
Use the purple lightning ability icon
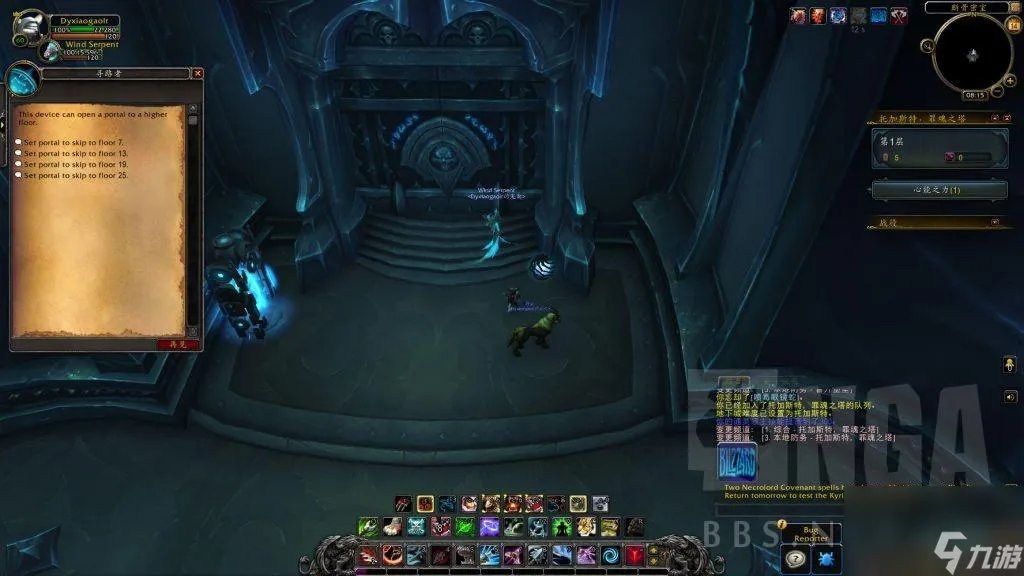pyautogui.click(x=489, y=527)
